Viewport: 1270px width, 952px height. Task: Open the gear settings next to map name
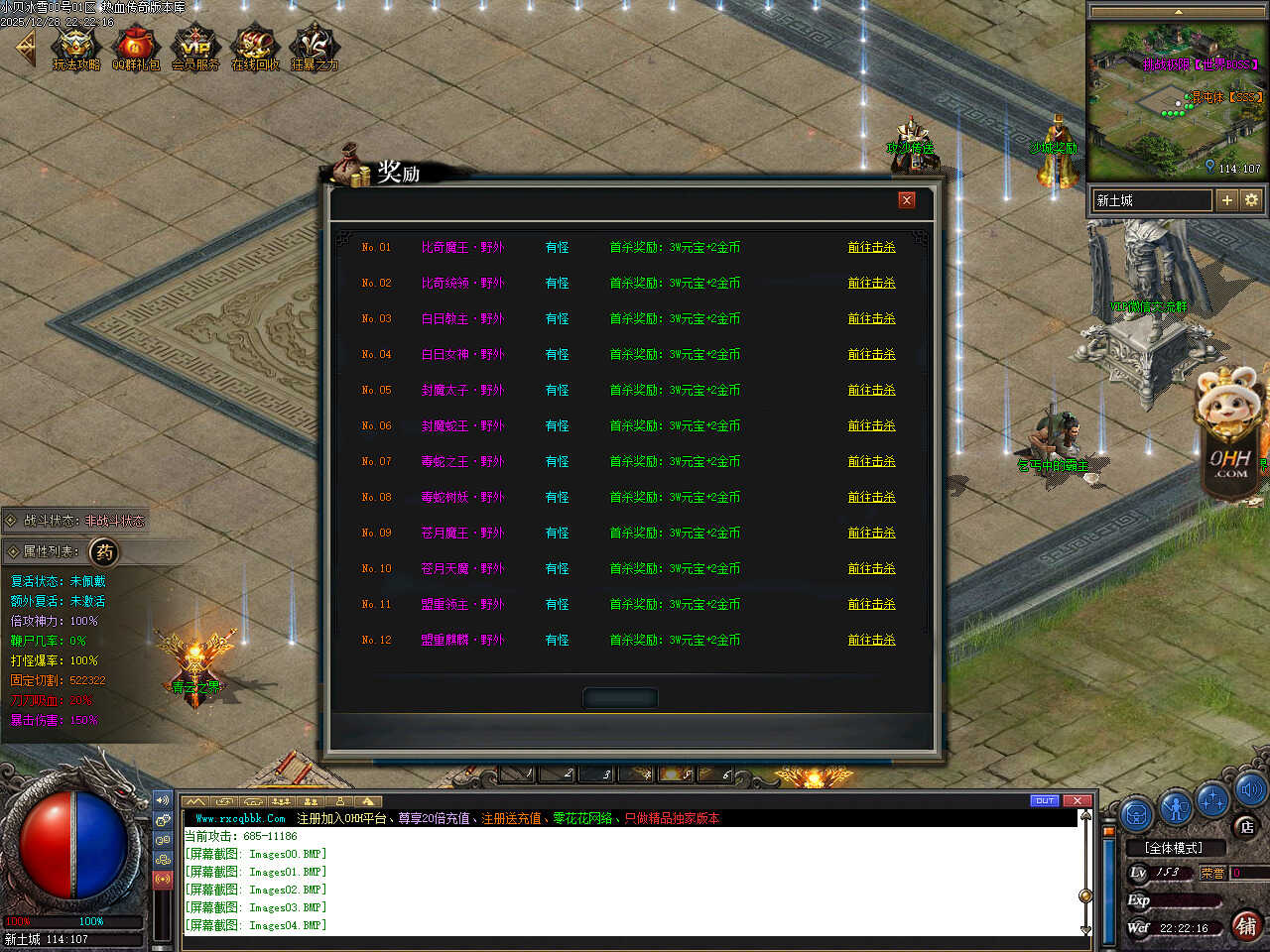[x=1251, y=200]
